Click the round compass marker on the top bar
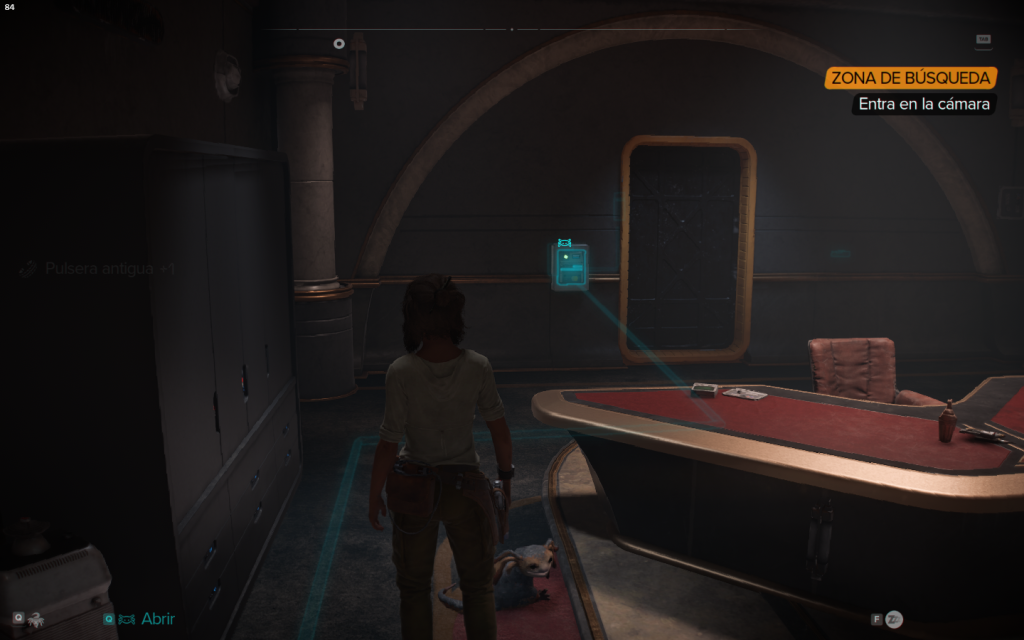This screenshot has height=640, width=1024. pos(339,43)
